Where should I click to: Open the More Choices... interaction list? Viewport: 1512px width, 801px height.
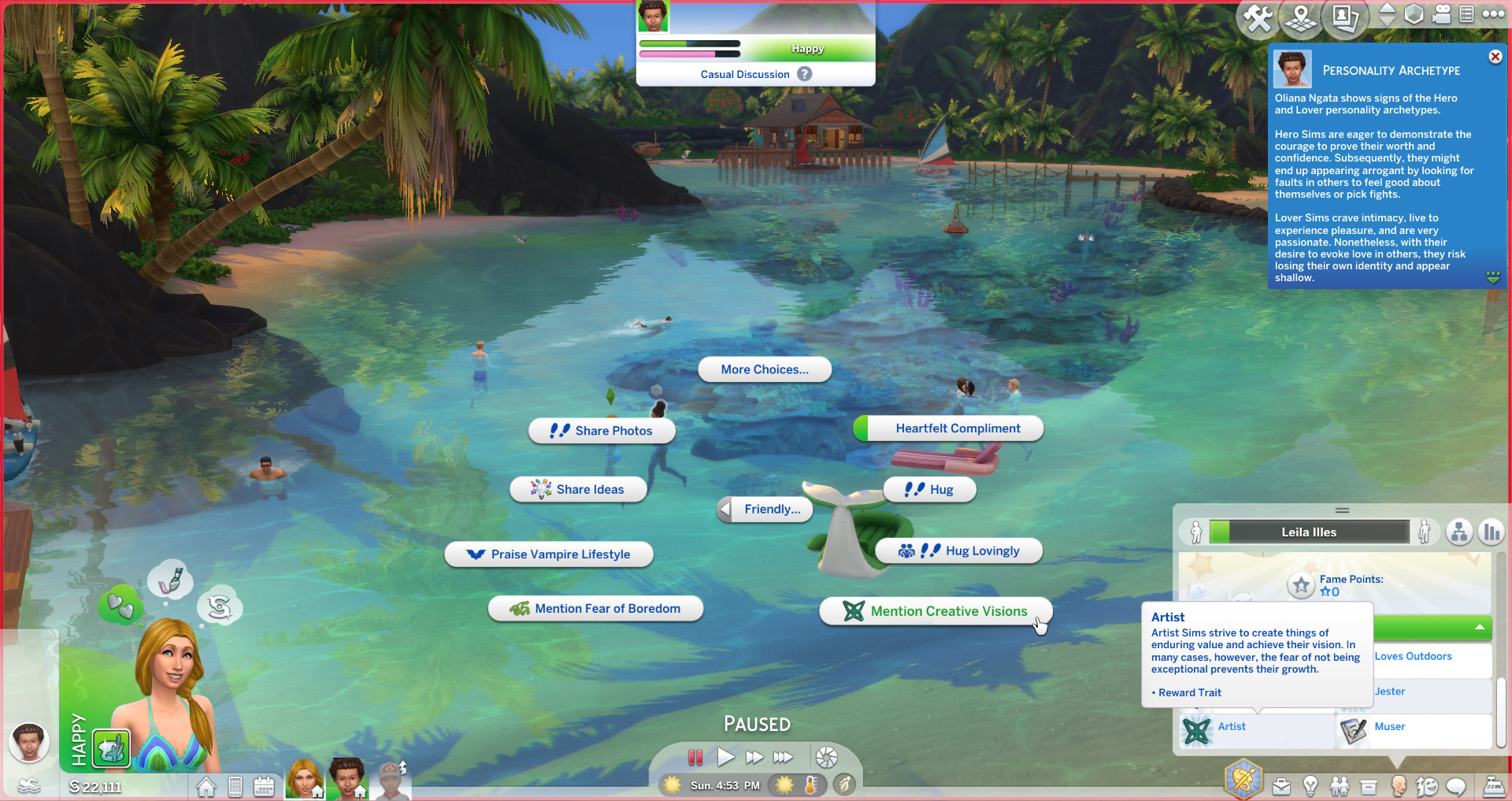763,369
